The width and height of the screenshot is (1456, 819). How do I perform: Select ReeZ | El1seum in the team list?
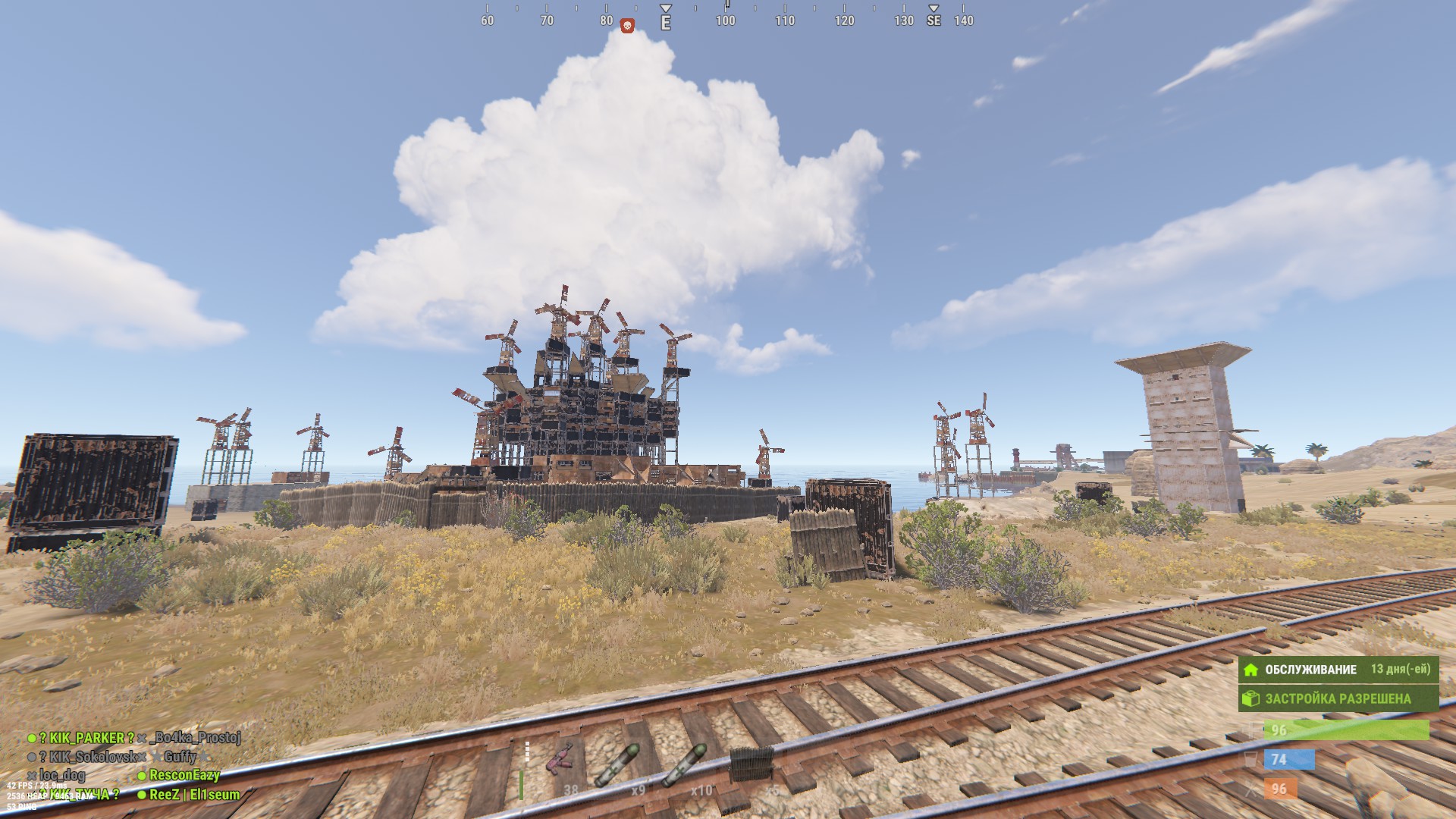pos(194,795)
